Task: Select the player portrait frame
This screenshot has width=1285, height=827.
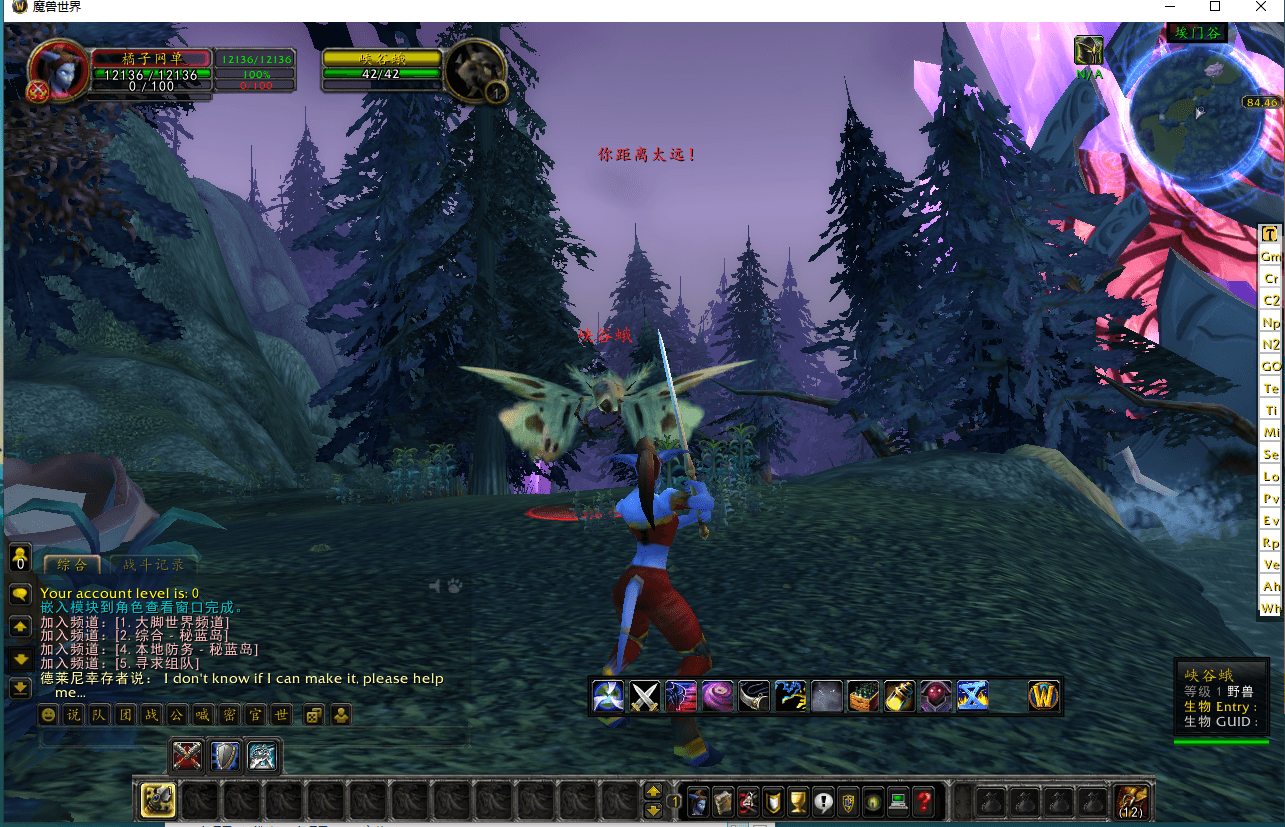Action: click(54, 70)
